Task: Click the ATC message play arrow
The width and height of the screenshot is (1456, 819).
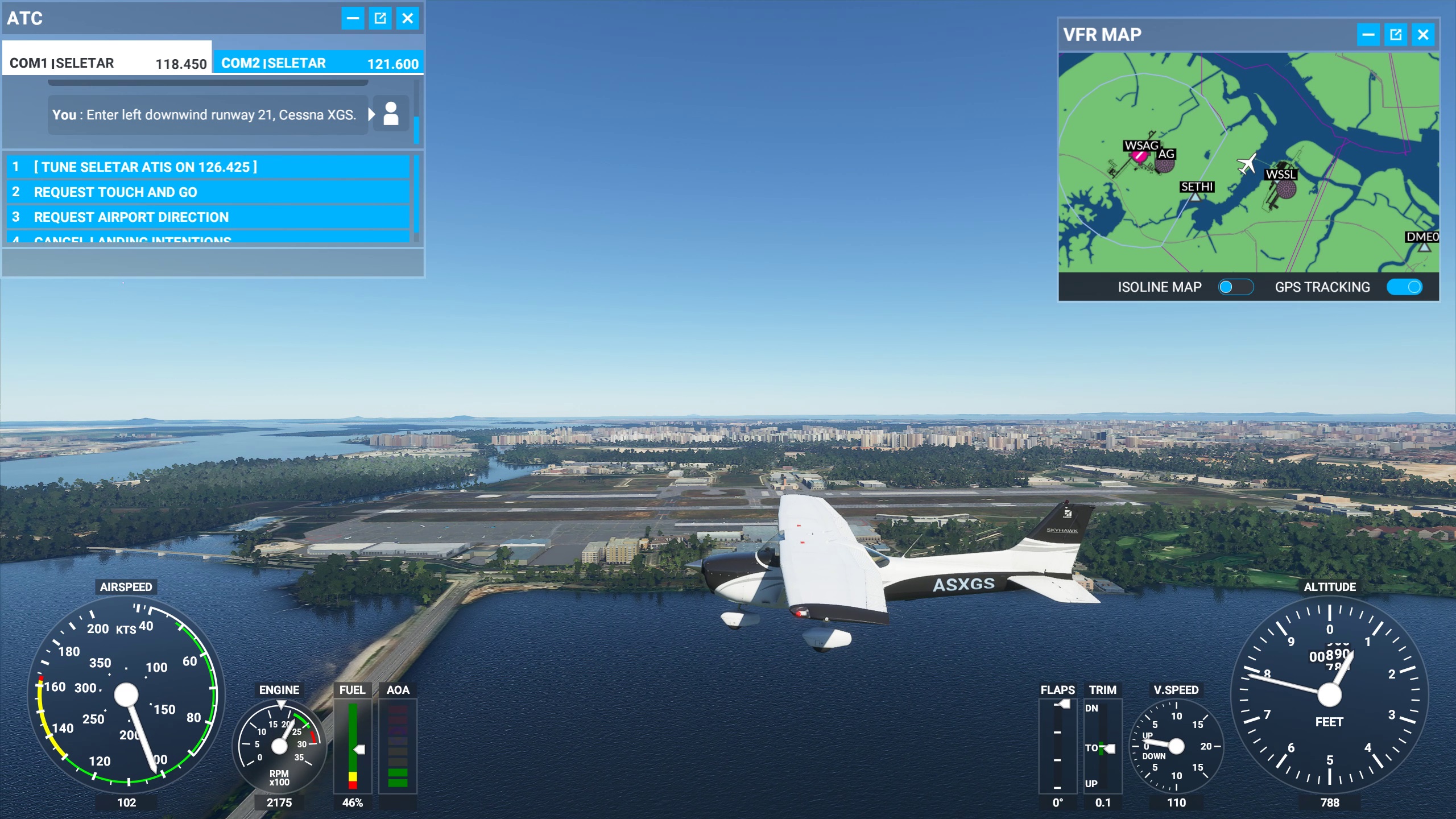Action: 372,114
